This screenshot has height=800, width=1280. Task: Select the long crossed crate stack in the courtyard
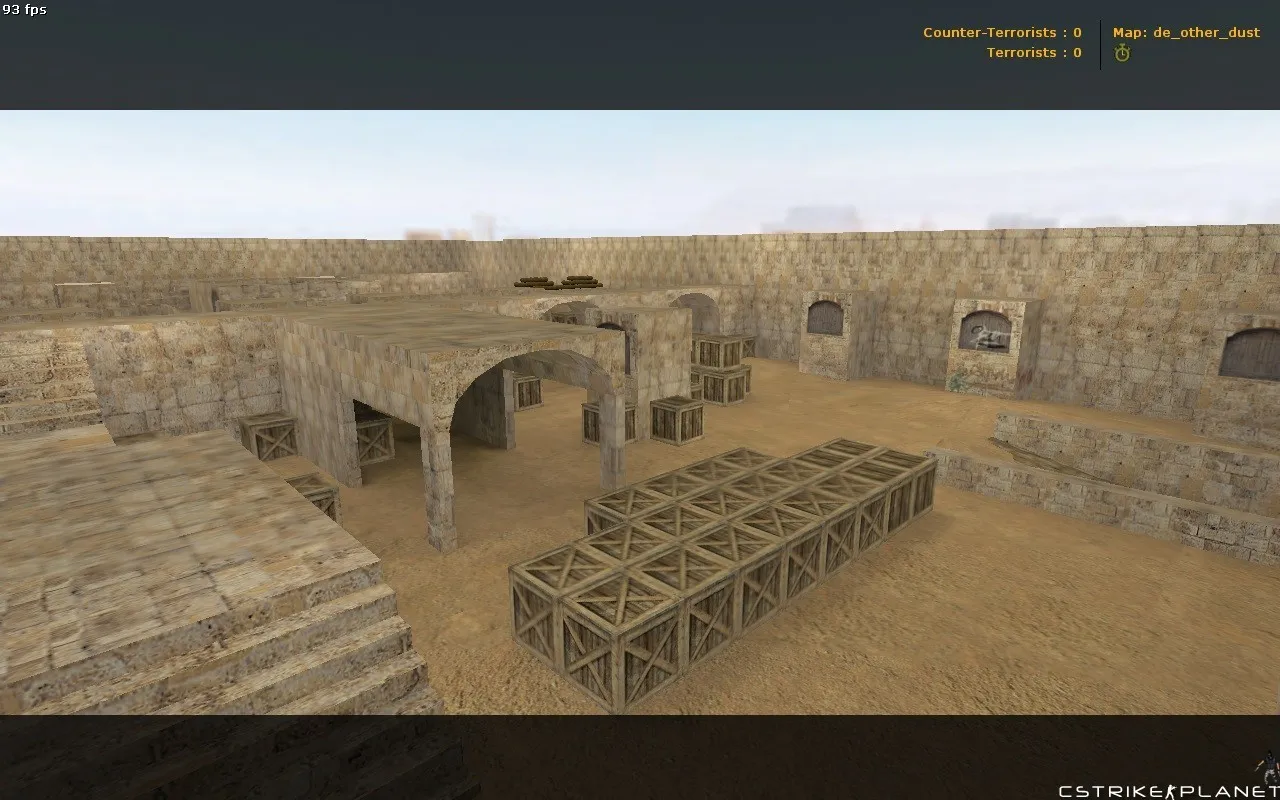pos(720,560)
